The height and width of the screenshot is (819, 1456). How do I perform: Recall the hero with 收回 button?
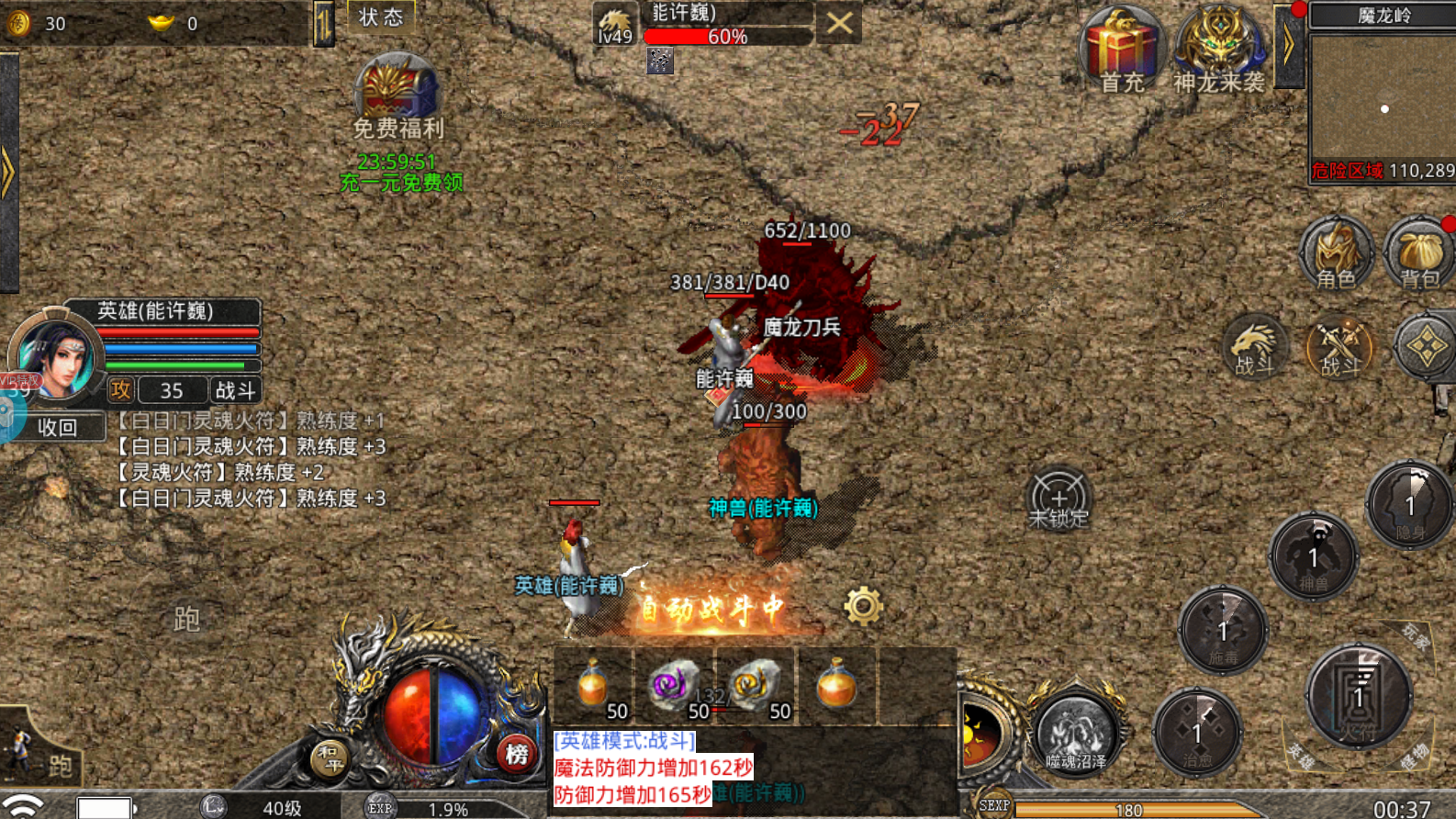(57, 427)
